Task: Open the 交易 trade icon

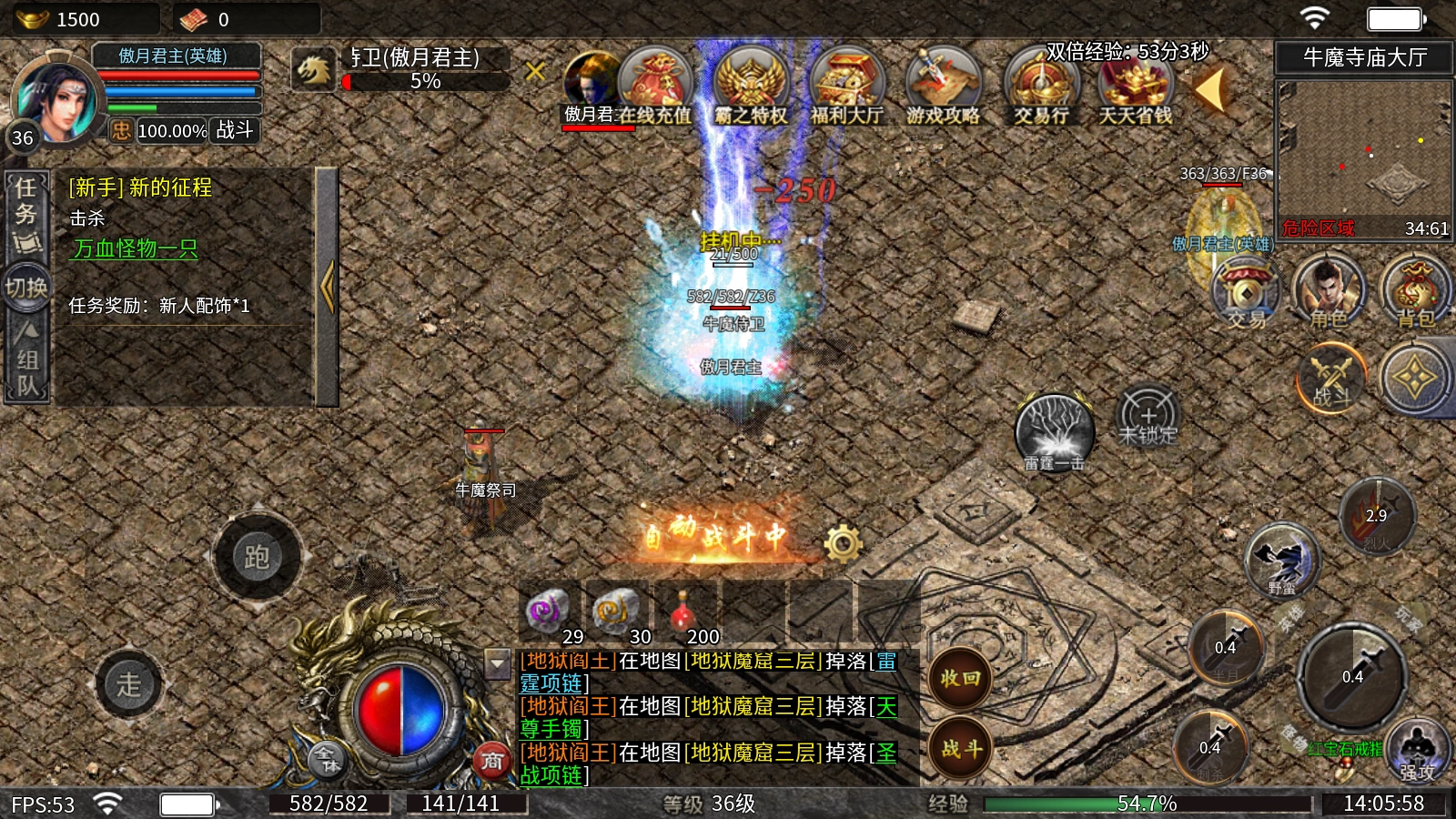Action: 1245,291
